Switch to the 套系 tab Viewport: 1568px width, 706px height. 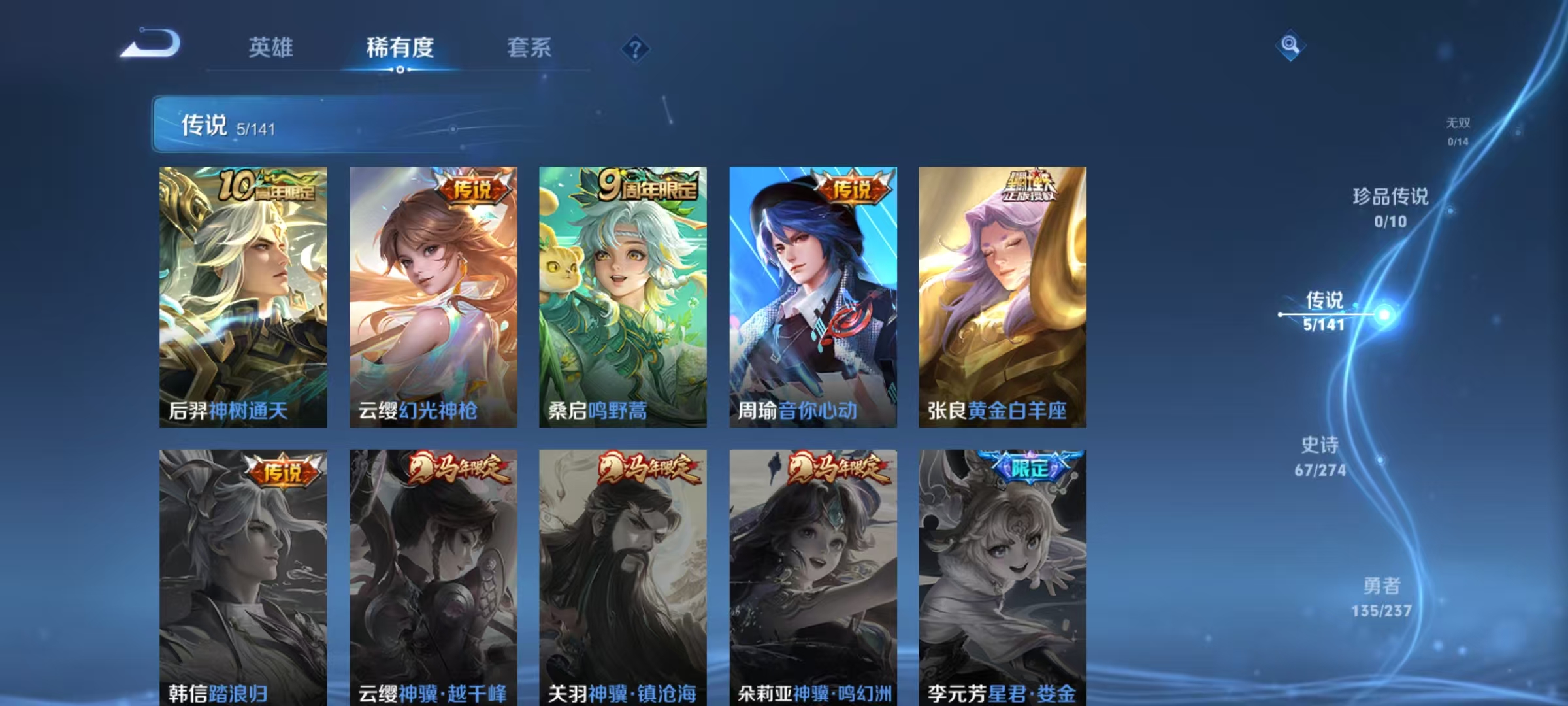529,48
